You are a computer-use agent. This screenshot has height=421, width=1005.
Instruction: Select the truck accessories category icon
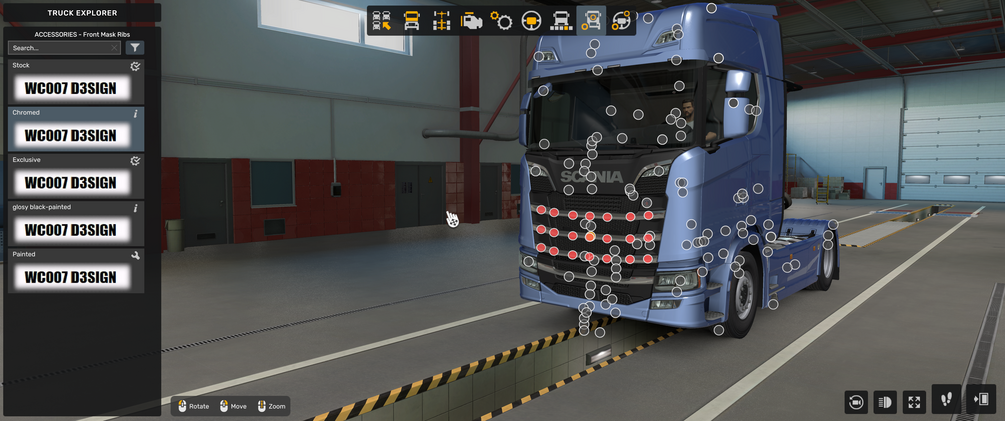(591, 21)
